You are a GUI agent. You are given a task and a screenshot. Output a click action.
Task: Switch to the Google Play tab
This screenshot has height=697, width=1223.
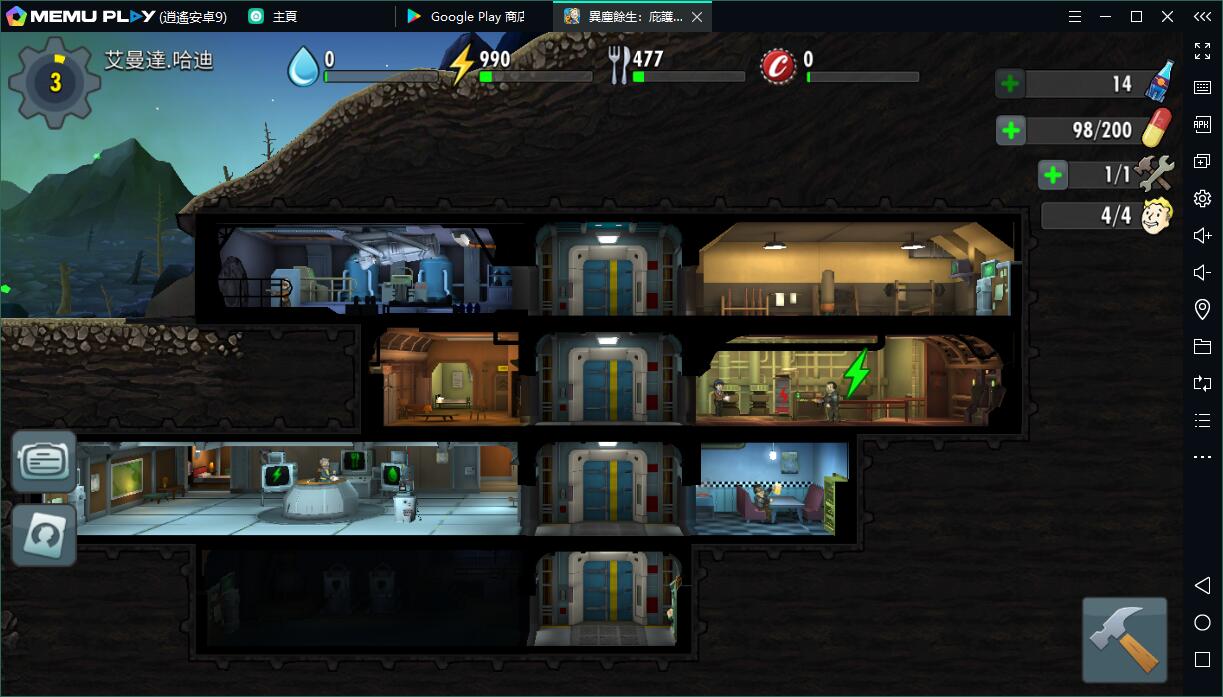tap(467, 16)
